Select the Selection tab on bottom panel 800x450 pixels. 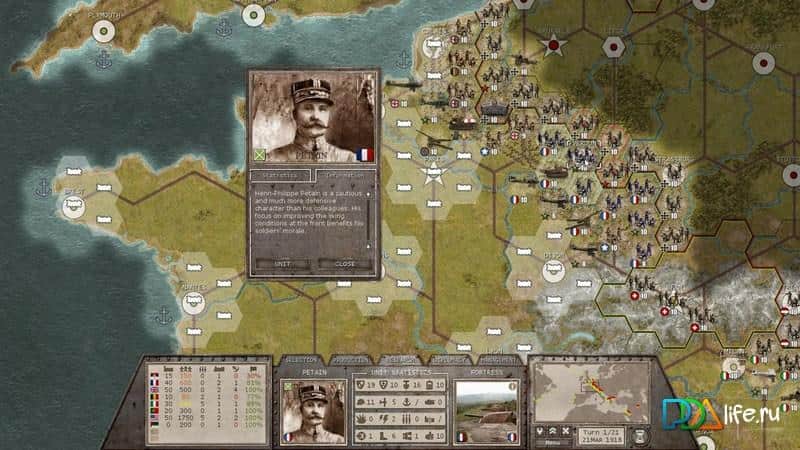point(301,360)
